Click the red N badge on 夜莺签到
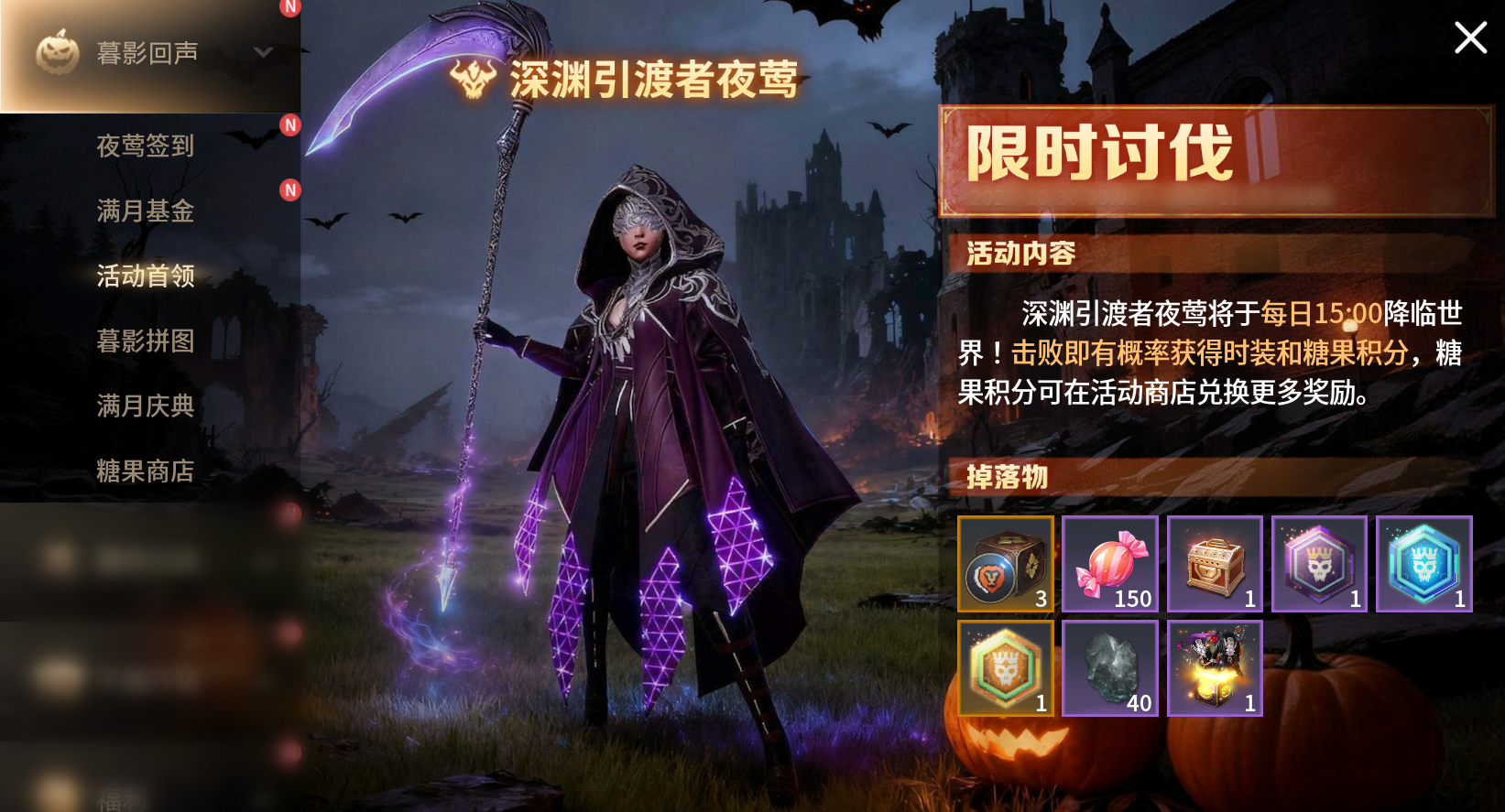The width and height of the screenshot is (1505, 812). click(290, 125)
